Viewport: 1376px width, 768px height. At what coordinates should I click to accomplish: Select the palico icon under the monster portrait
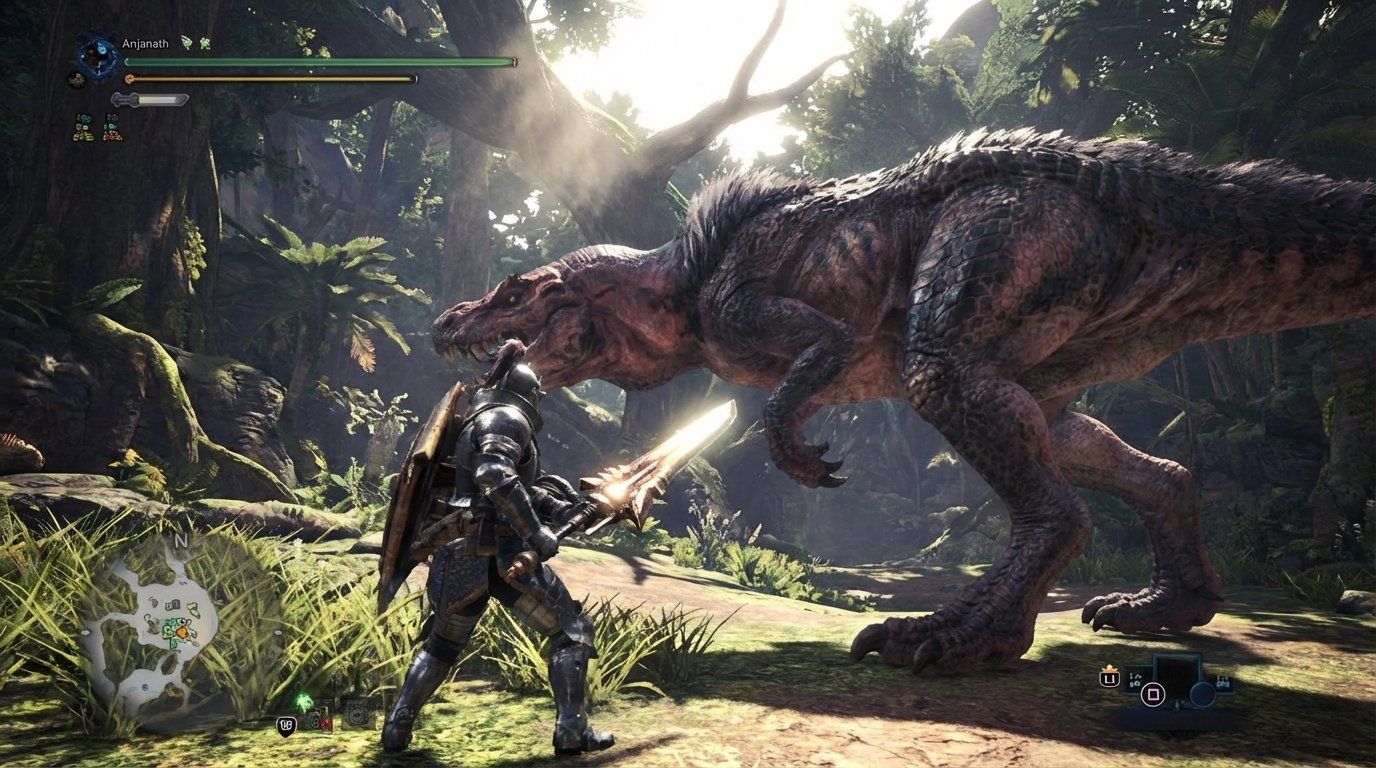point(77,79)
